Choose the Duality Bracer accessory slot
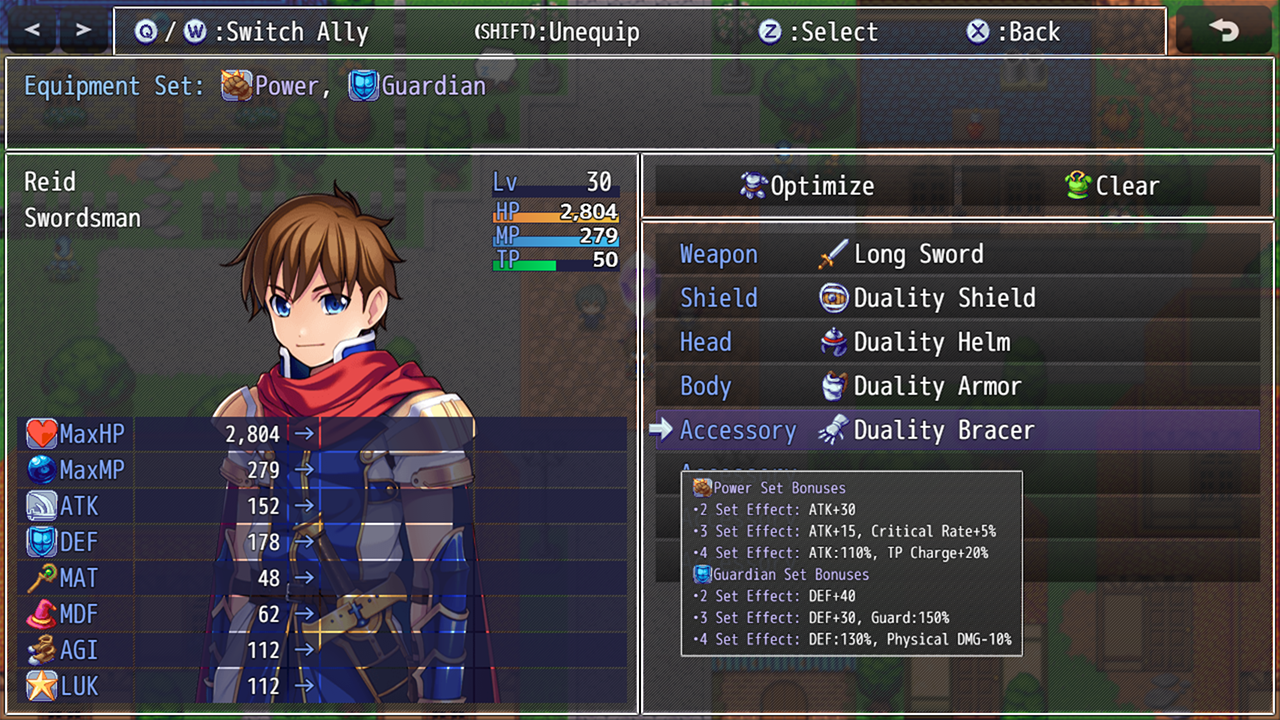Screen dimensions: 1280x720 (957, 430)
